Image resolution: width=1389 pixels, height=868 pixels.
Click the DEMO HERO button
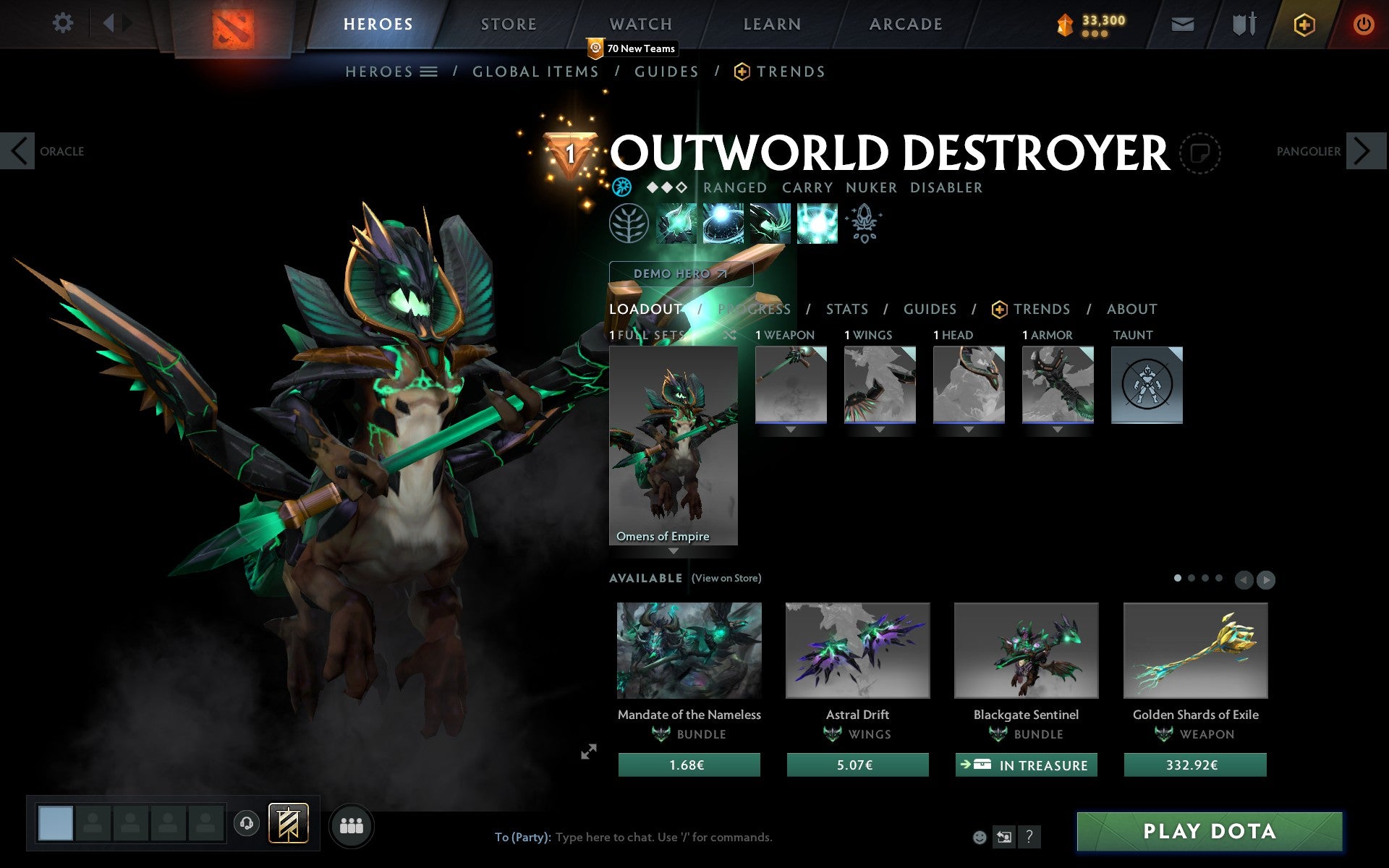(679, 274)
